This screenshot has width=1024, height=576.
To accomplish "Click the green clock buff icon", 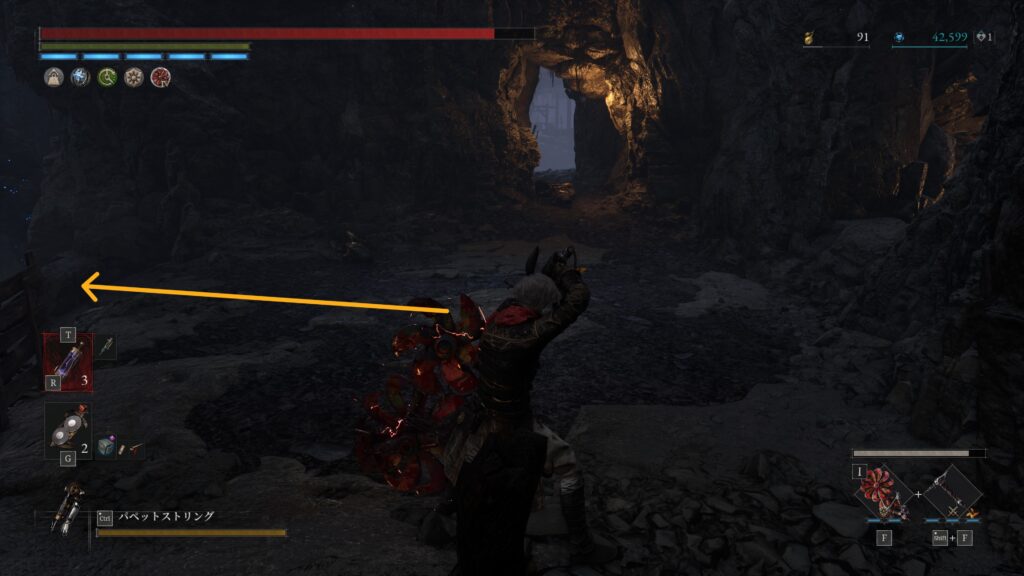I will point(107,77).
